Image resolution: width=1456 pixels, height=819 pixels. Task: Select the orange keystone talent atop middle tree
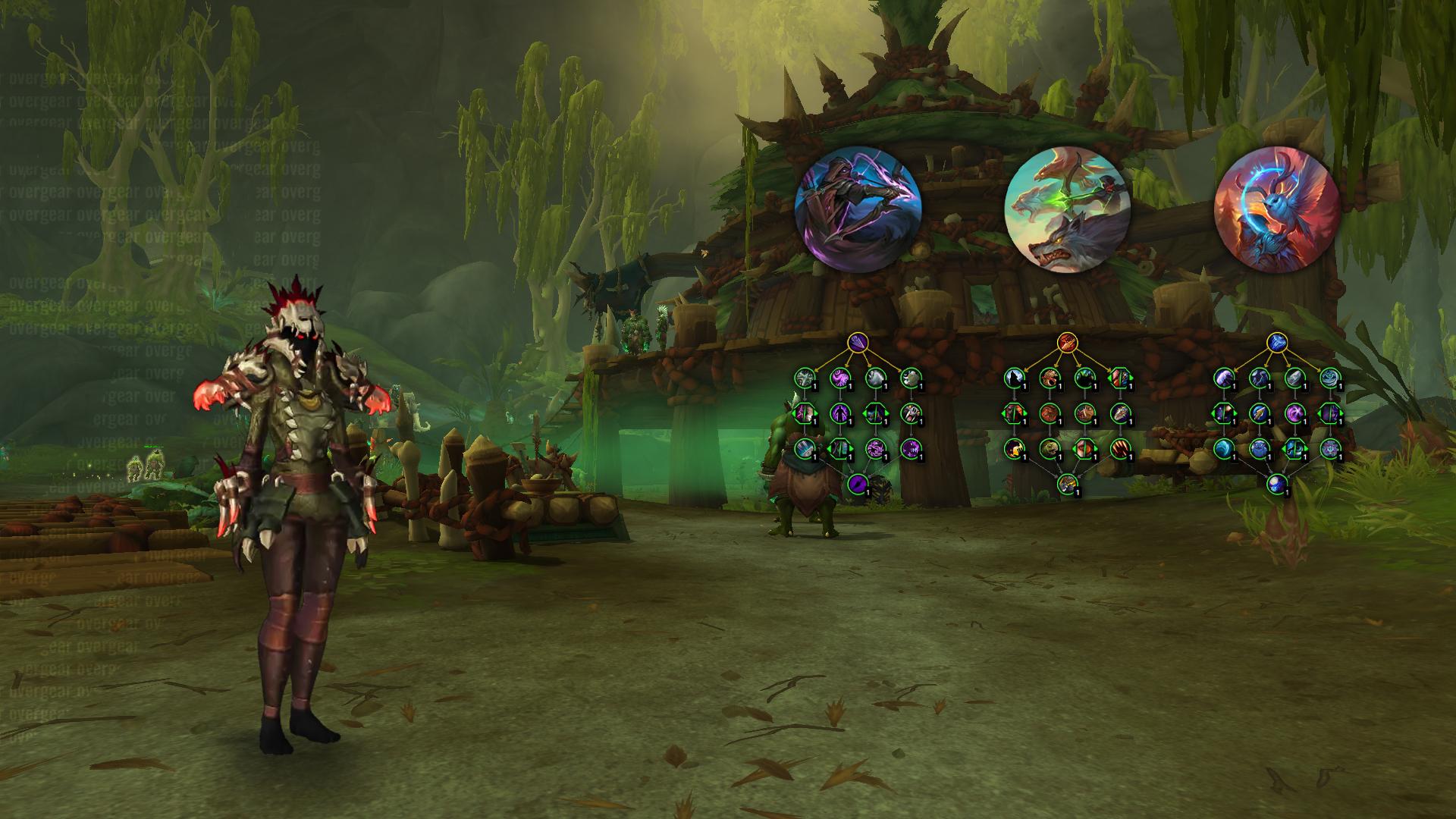click(1067, 343)
